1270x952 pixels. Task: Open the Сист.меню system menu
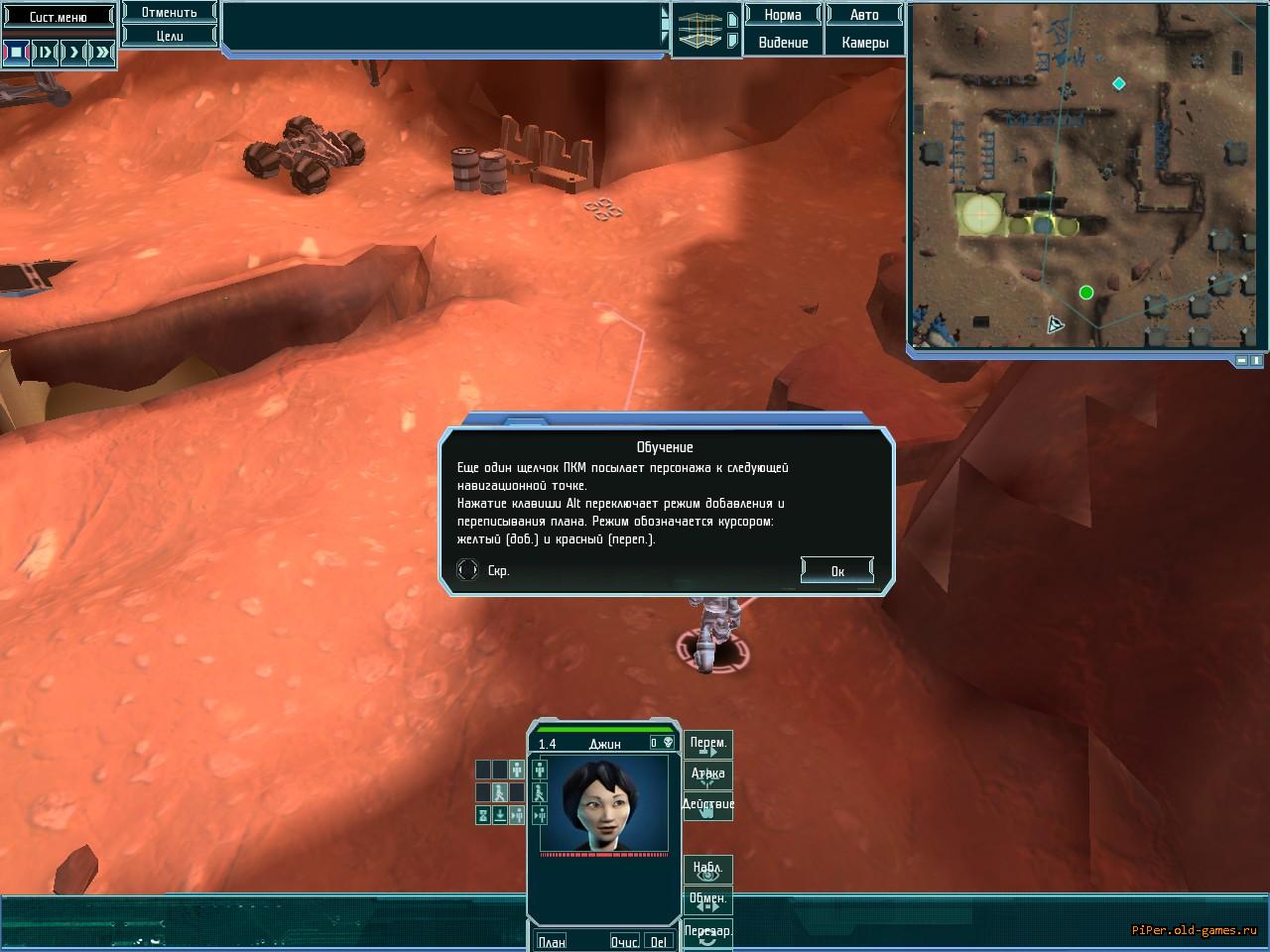(x=59, y=17)
